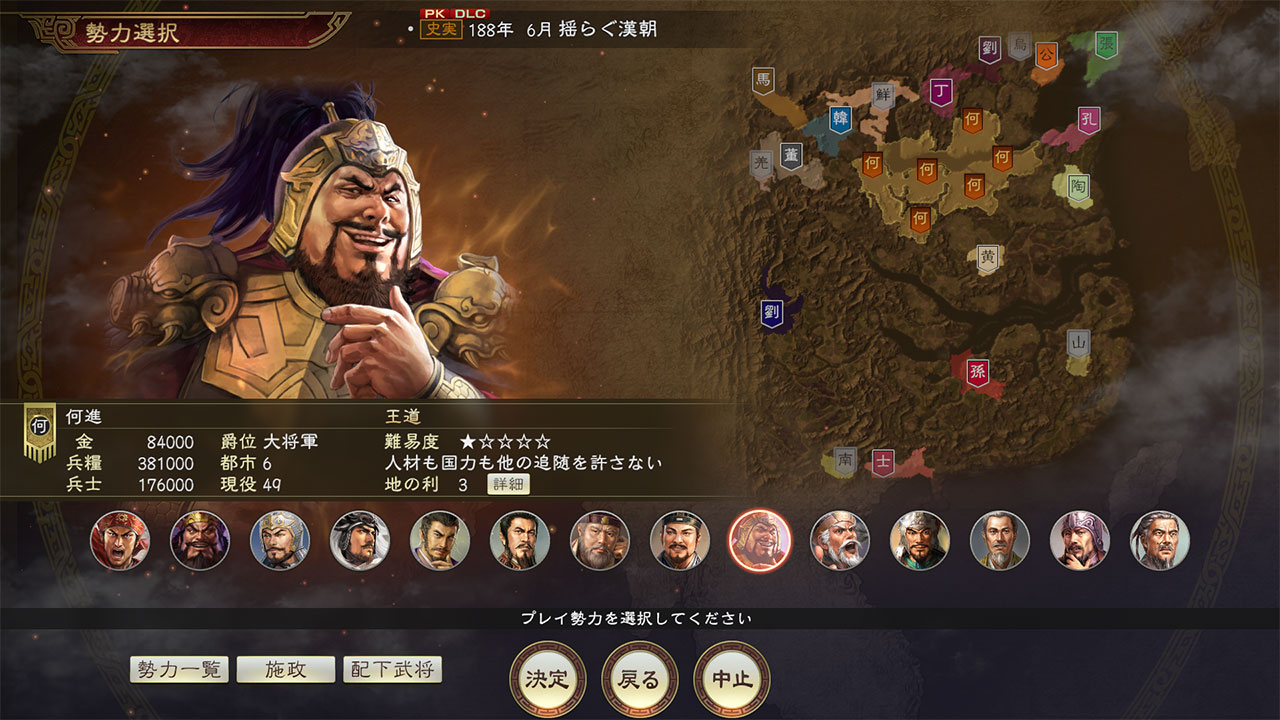Select the highlighted He Jin portrait
Viewport: 1280px width, 720px height.
click(x=760, y=540)
